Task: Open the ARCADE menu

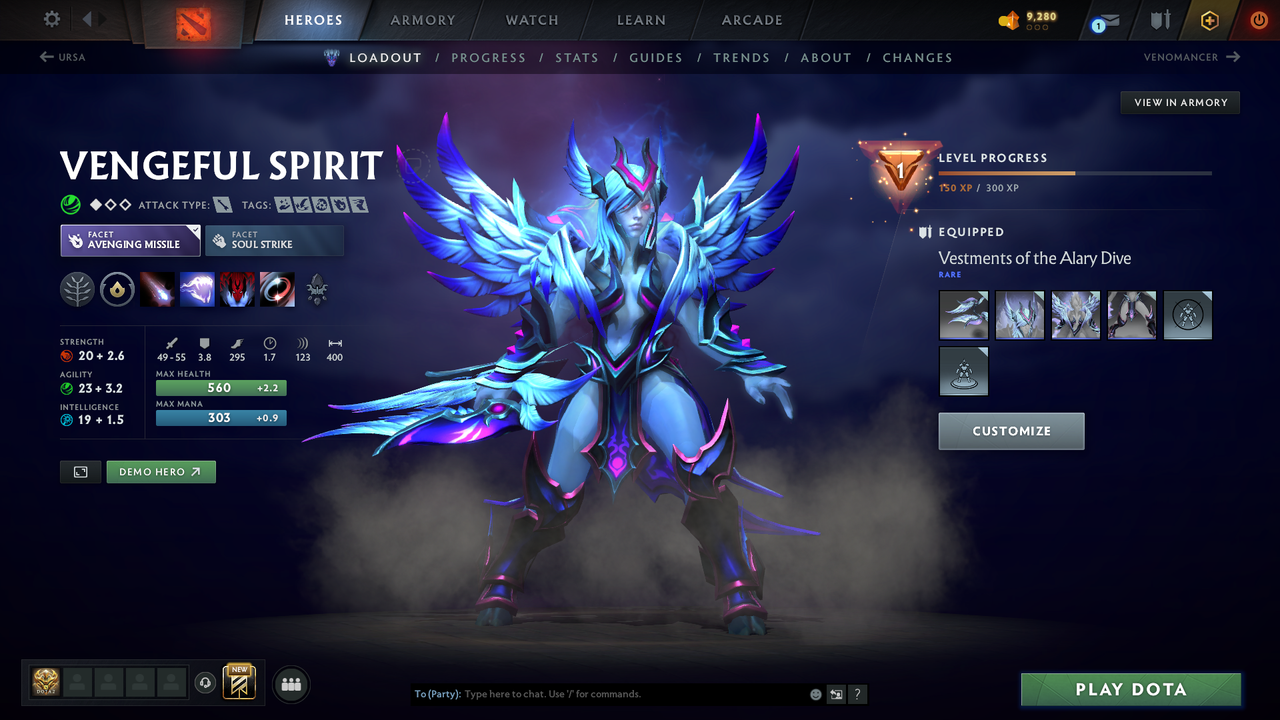Action: coord(751,20)
